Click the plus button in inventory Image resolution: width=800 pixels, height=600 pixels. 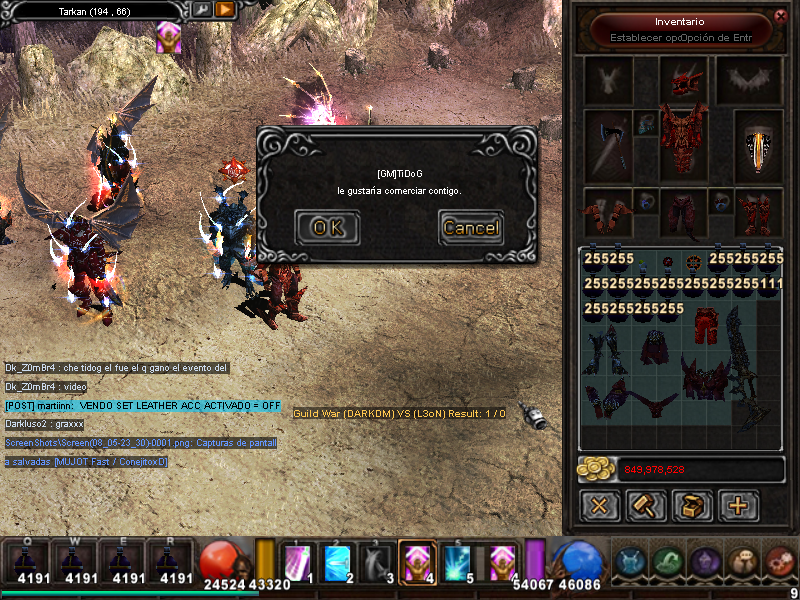(x=738, y=505)
